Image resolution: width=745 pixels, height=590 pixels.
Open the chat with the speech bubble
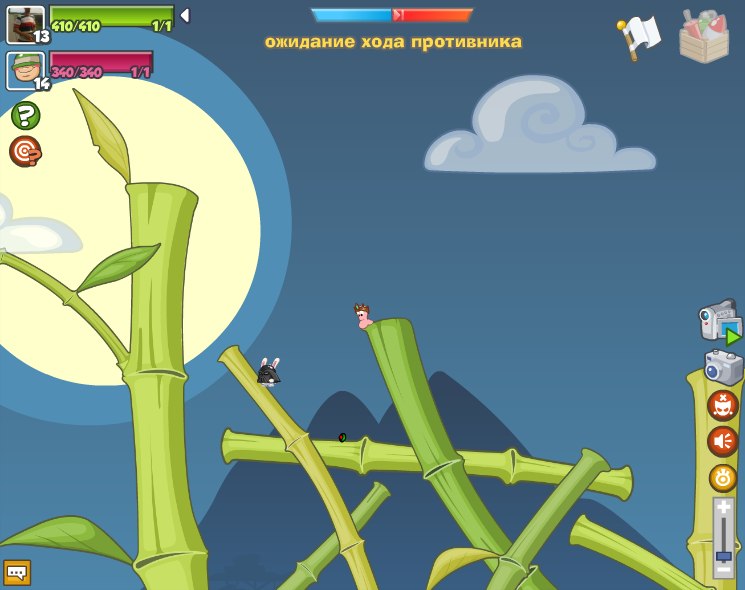pyautogui.click(x=17, y=572)
